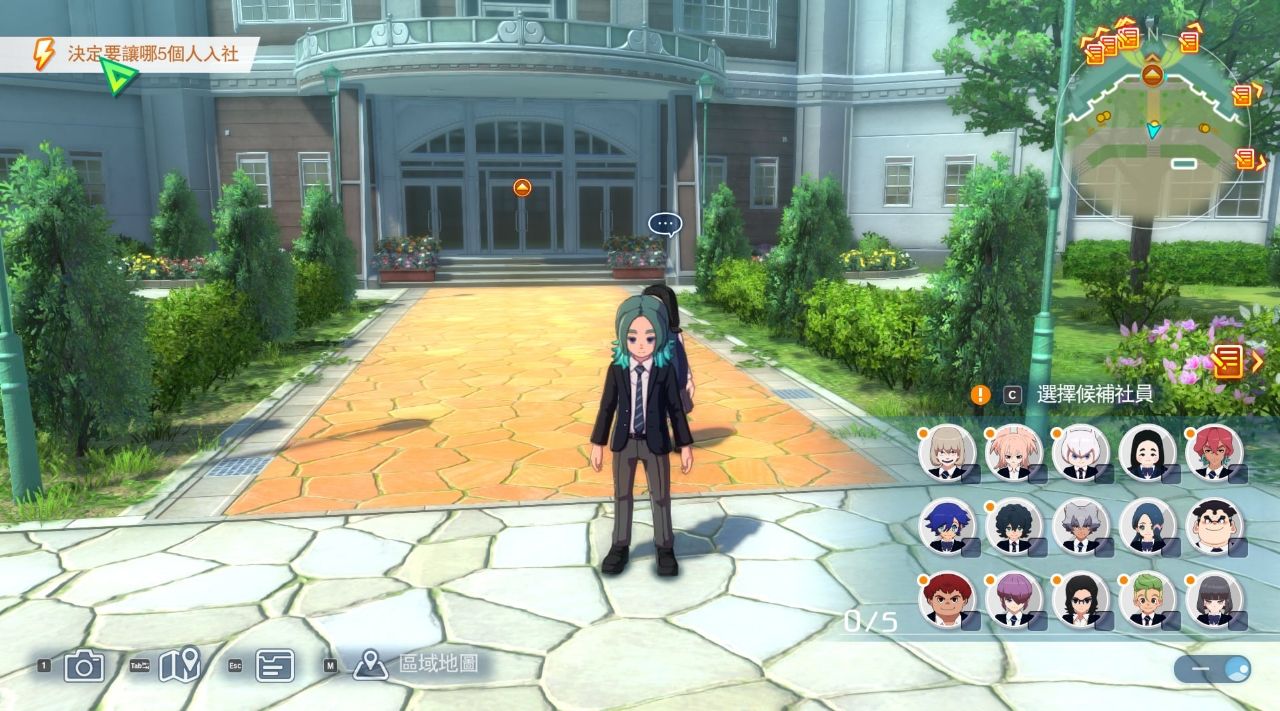Choose the gray-haired dark-skinned candidate portrait
Image resolution: width=1280 pixels, height=711 pixels.
pos(1080,526)
